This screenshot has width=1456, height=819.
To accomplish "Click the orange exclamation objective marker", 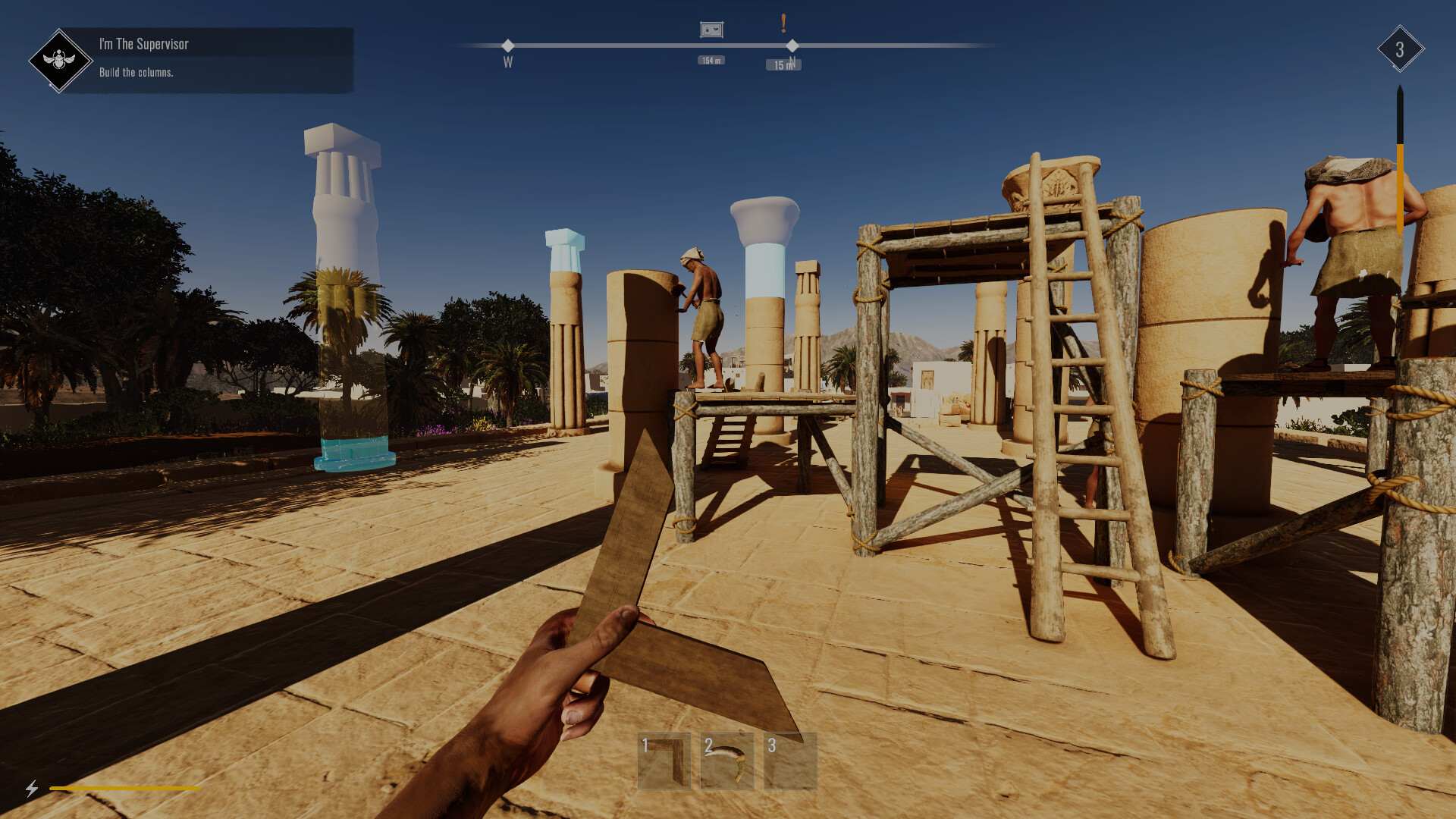I will click(783, 22).
